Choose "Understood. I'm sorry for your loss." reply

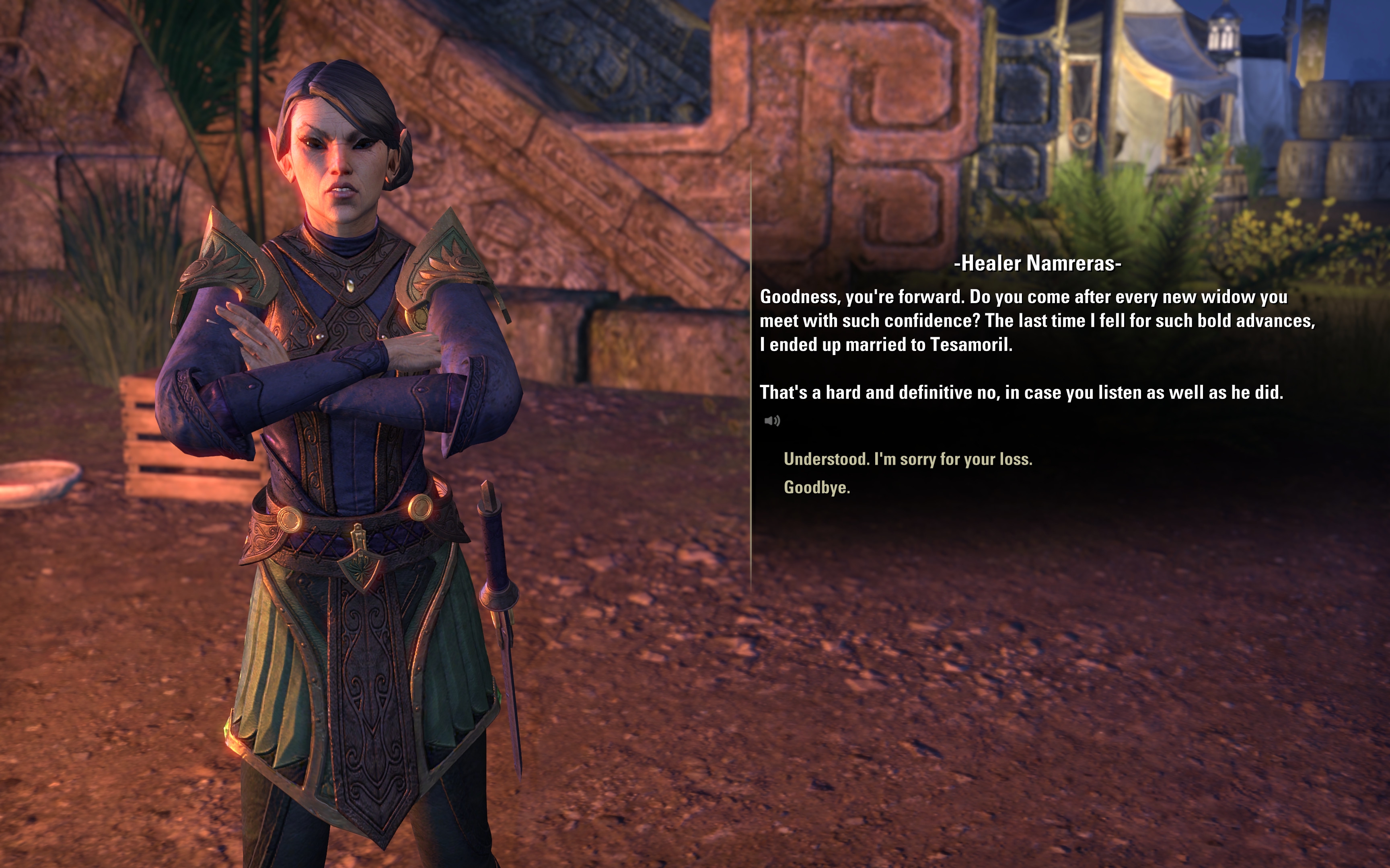coord(907,459)
